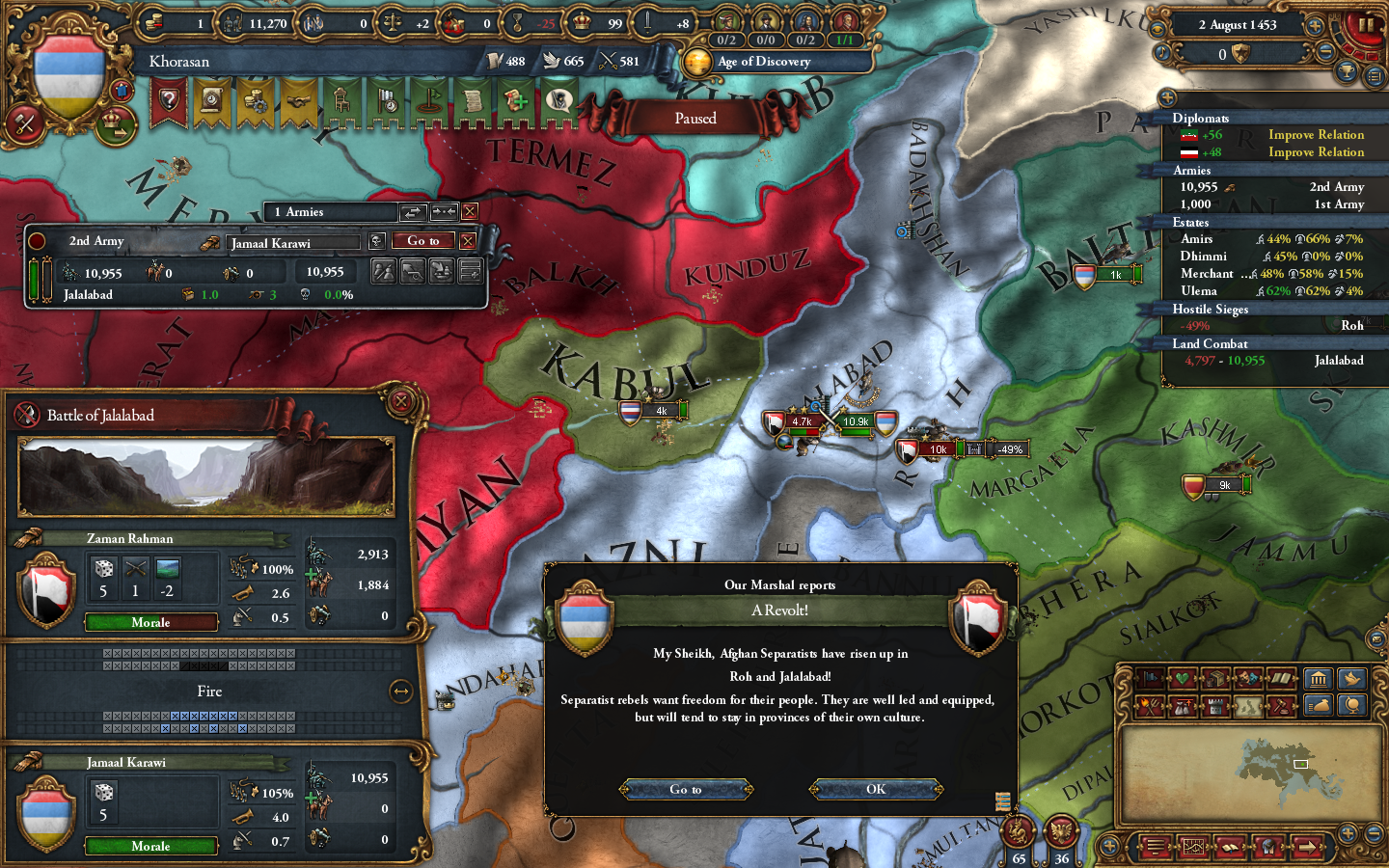Toggle the Revolt risk mapmode
1389x868 pixels.
(x=1150, y=705)
